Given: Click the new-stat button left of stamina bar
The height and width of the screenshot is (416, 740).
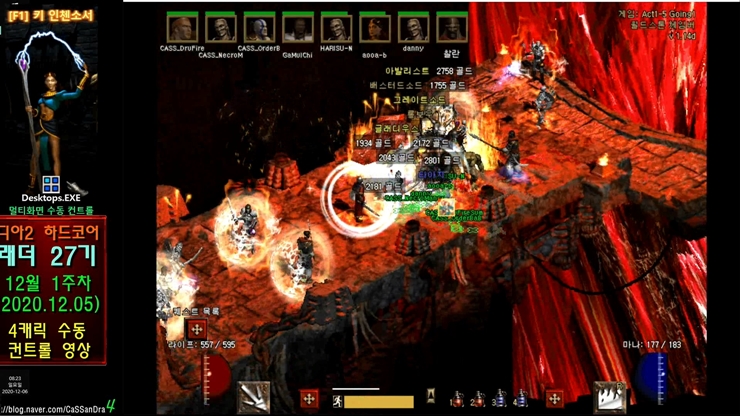Looking at the screenshot, I should coord(309,399).
